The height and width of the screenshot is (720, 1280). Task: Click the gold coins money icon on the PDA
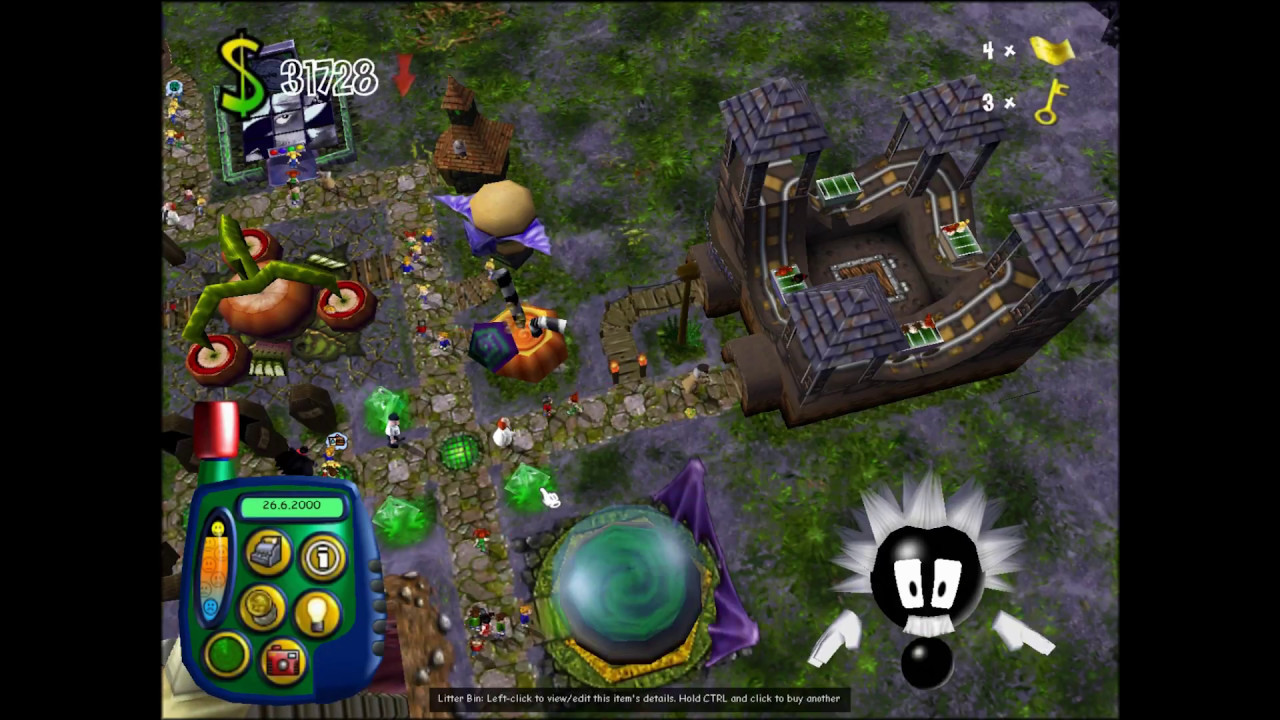tap(262, 610)
